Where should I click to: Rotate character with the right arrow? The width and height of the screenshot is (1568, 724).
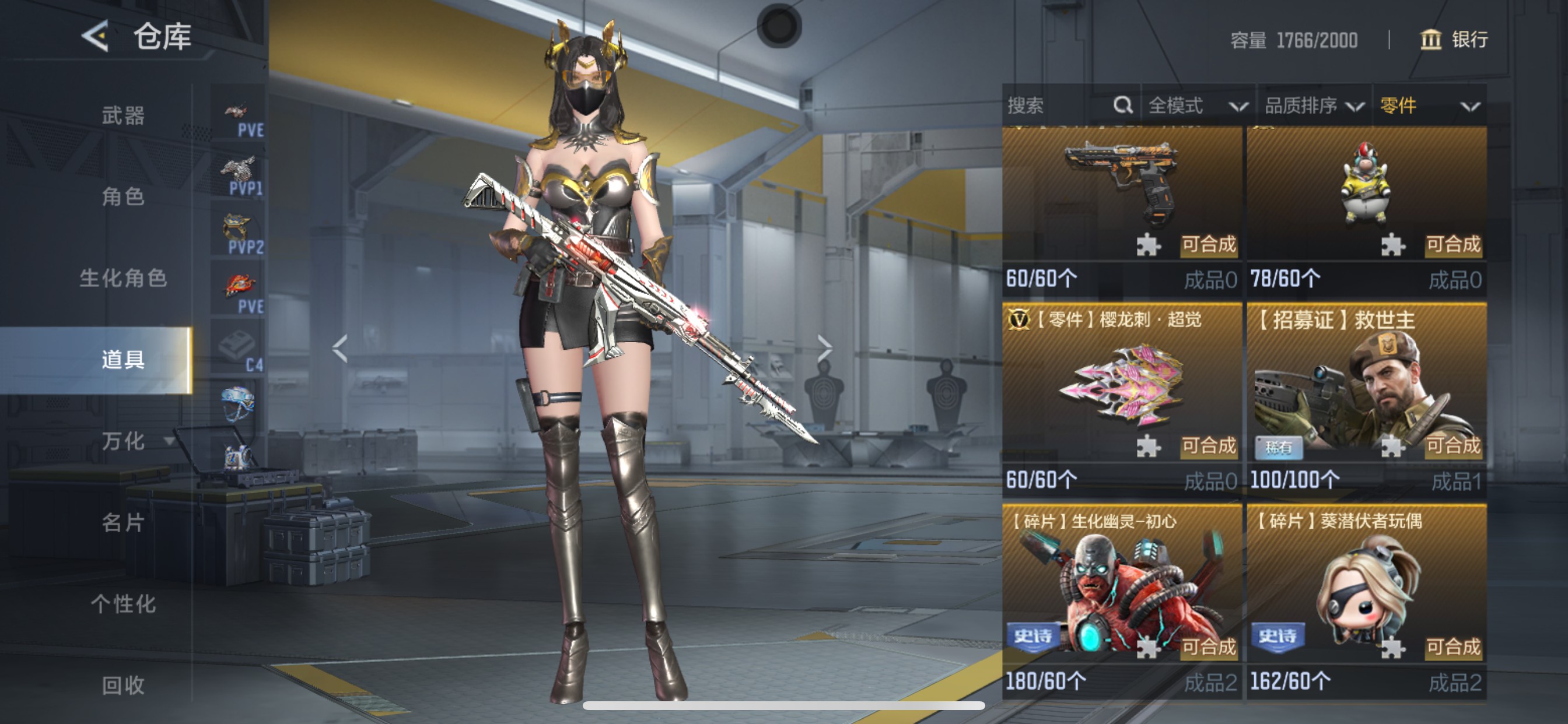tap(824, 348)
